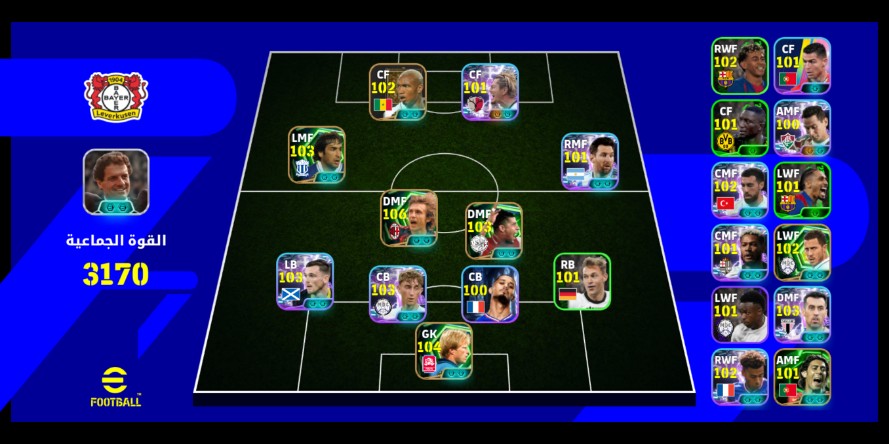The height and width of the screenshot is (444, 889).
Task: Pick the substitute DMF 103 card
Action: 801,314
